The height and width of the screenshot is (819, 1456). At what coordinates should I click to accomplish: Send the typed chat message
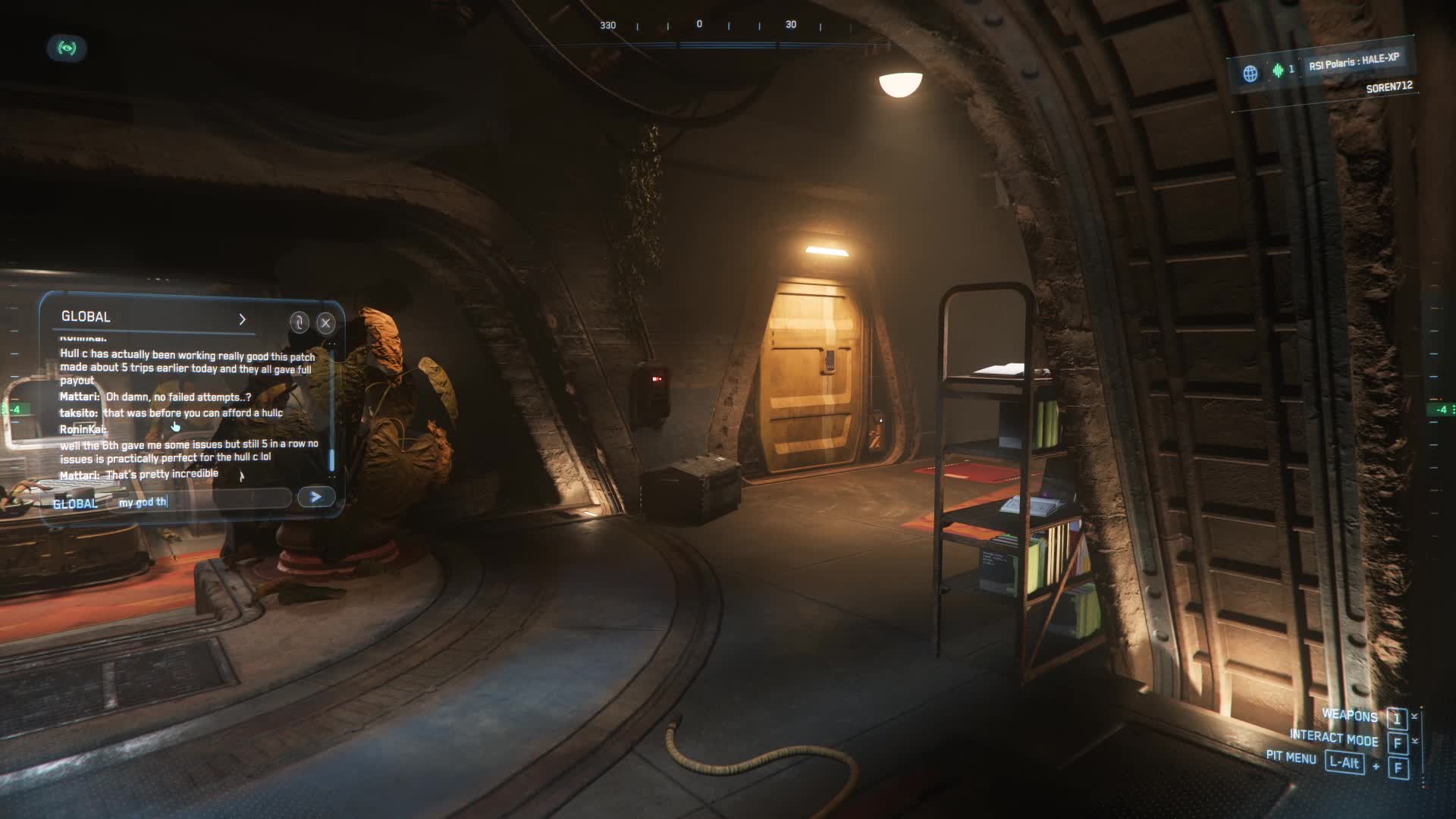point(315,497)
